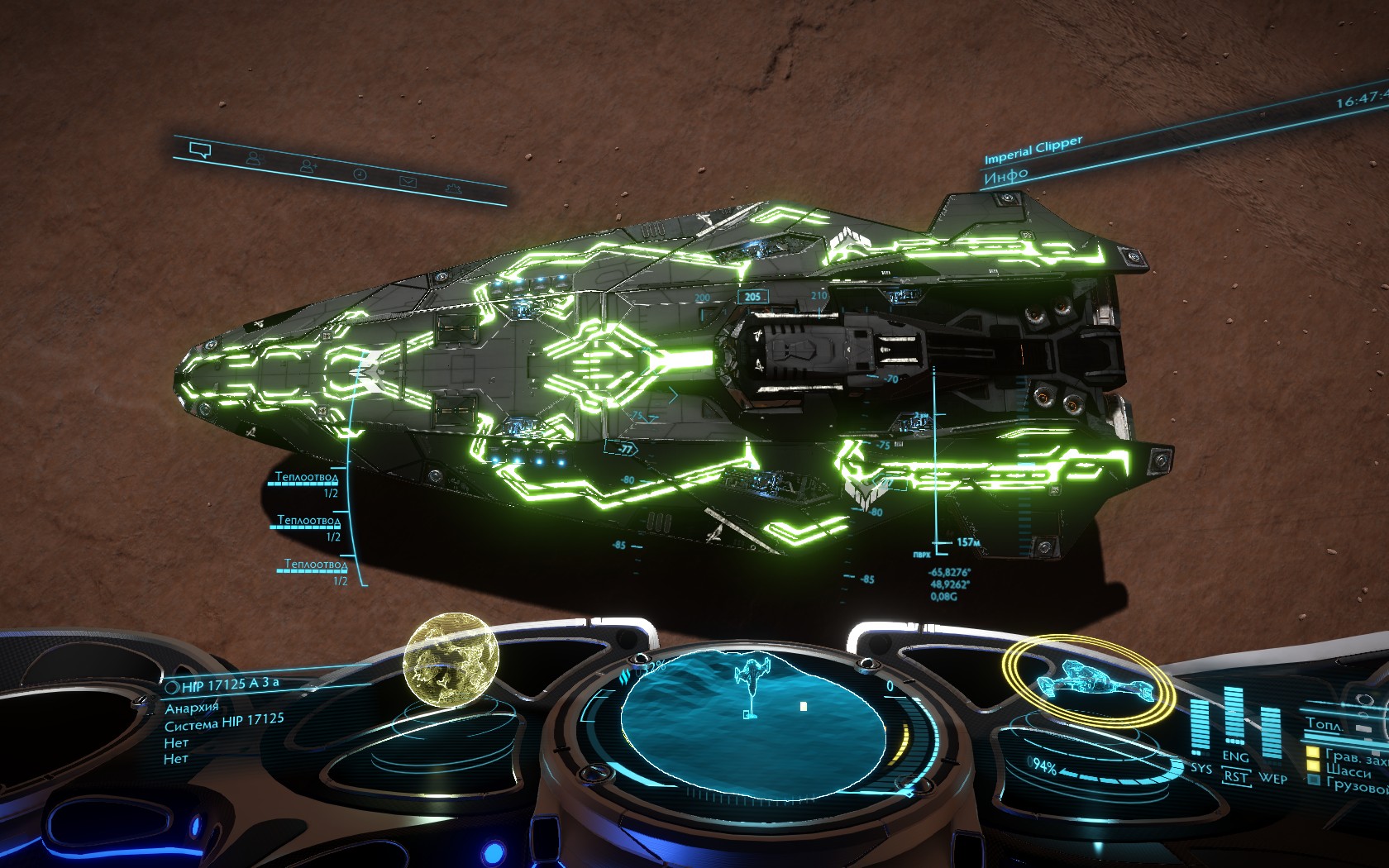Open the chat speech-bubble comms tab
Screen dimensions: 1389x868
pos(200,150)
